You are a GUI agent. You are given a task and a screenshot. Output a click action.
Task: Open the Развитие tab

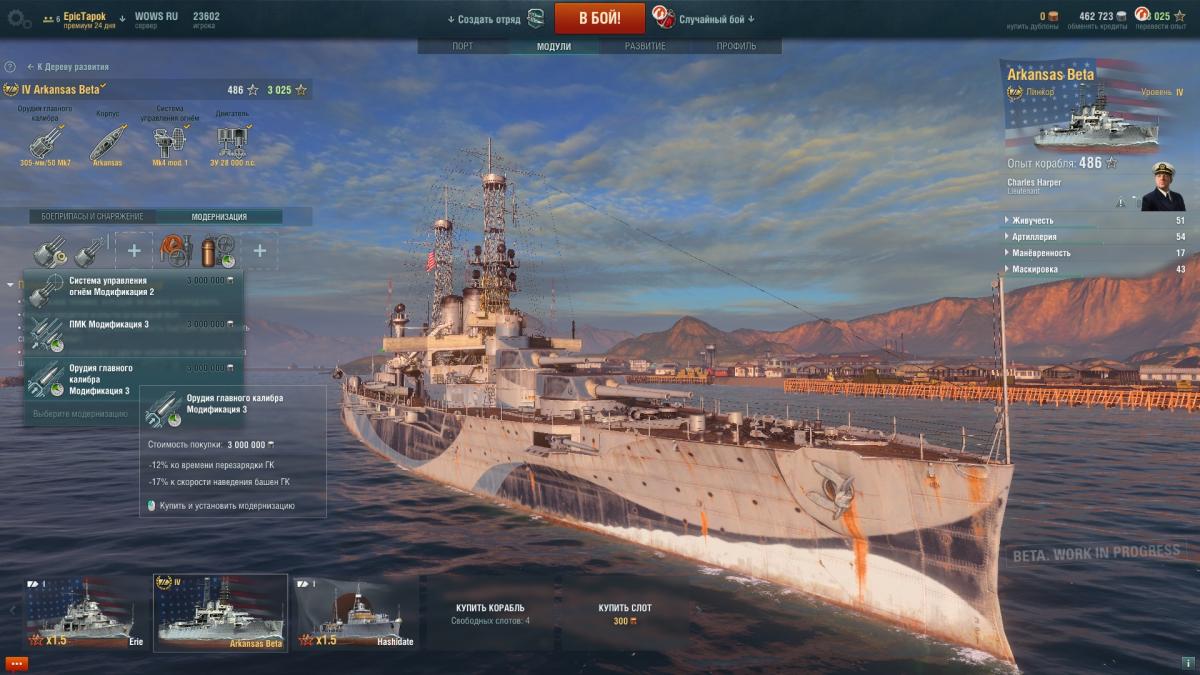click(x=645, y=46)
